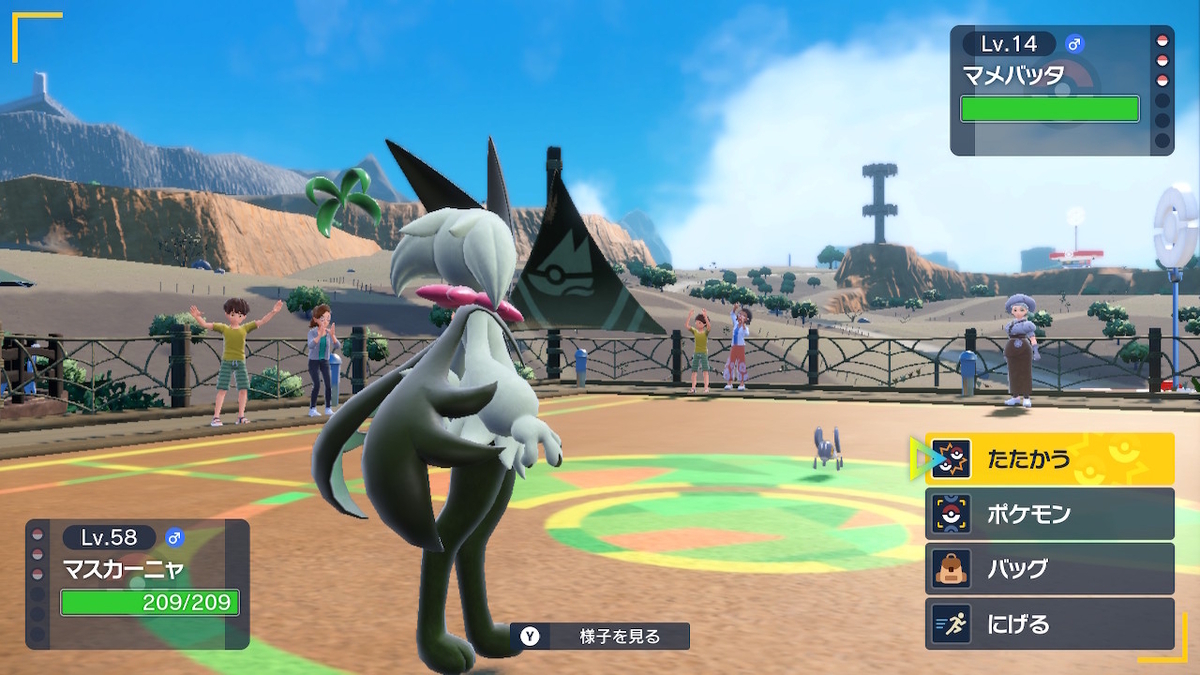Choose にげる to run from battle
This screenshot has width=1200, height=675.
[1048, 624]
